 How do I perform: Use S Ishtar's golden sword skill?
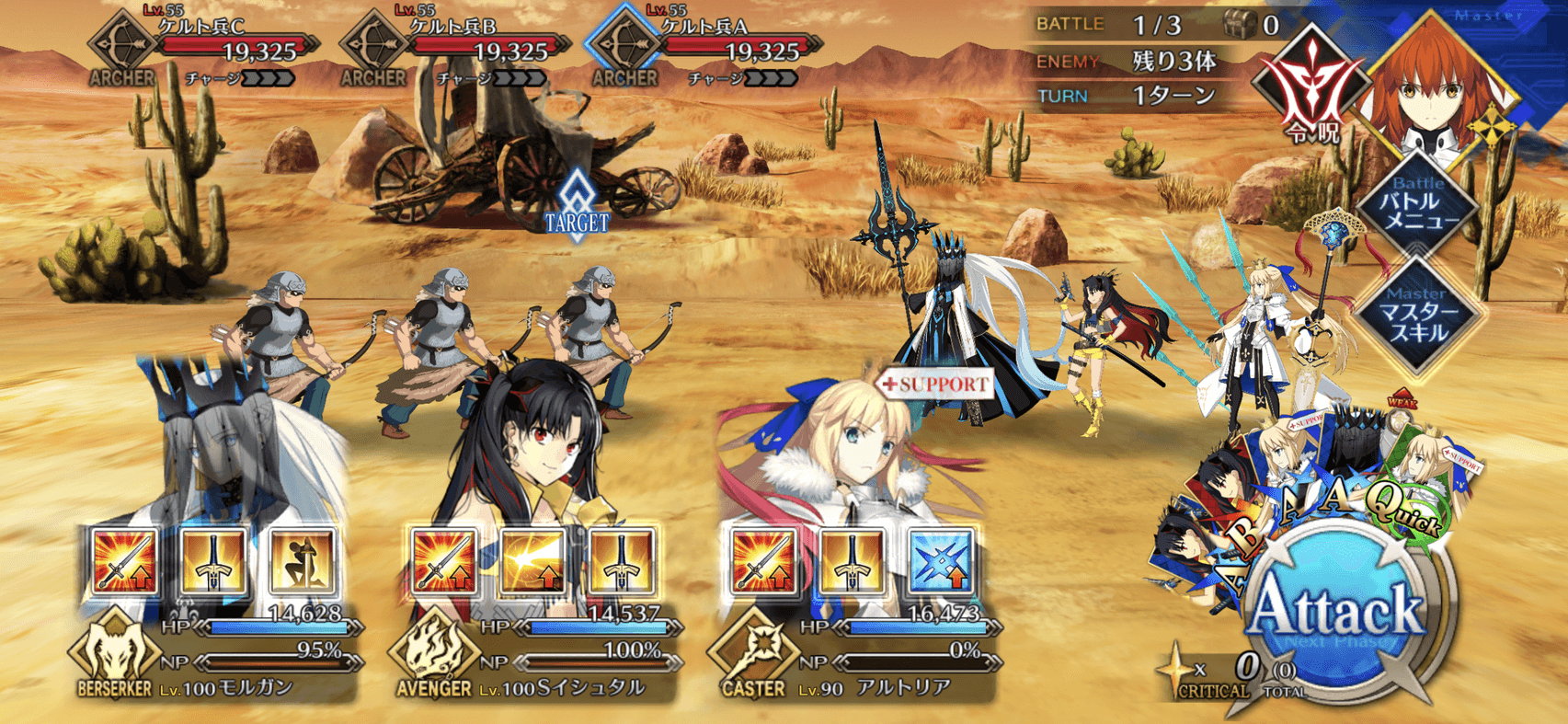pyautogui.click(x=621, y=561)
